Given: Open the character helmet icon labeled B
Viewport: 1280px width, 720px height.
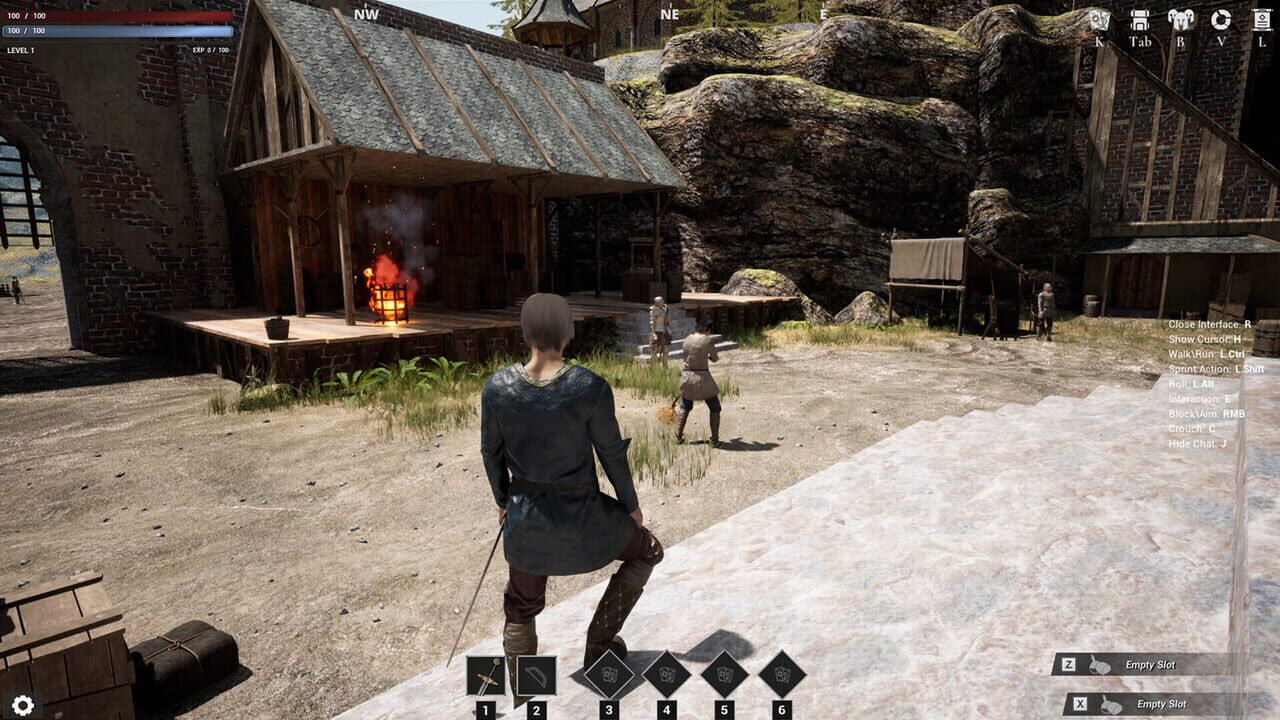Looking at the screenshot, I should click(1180, 20).
